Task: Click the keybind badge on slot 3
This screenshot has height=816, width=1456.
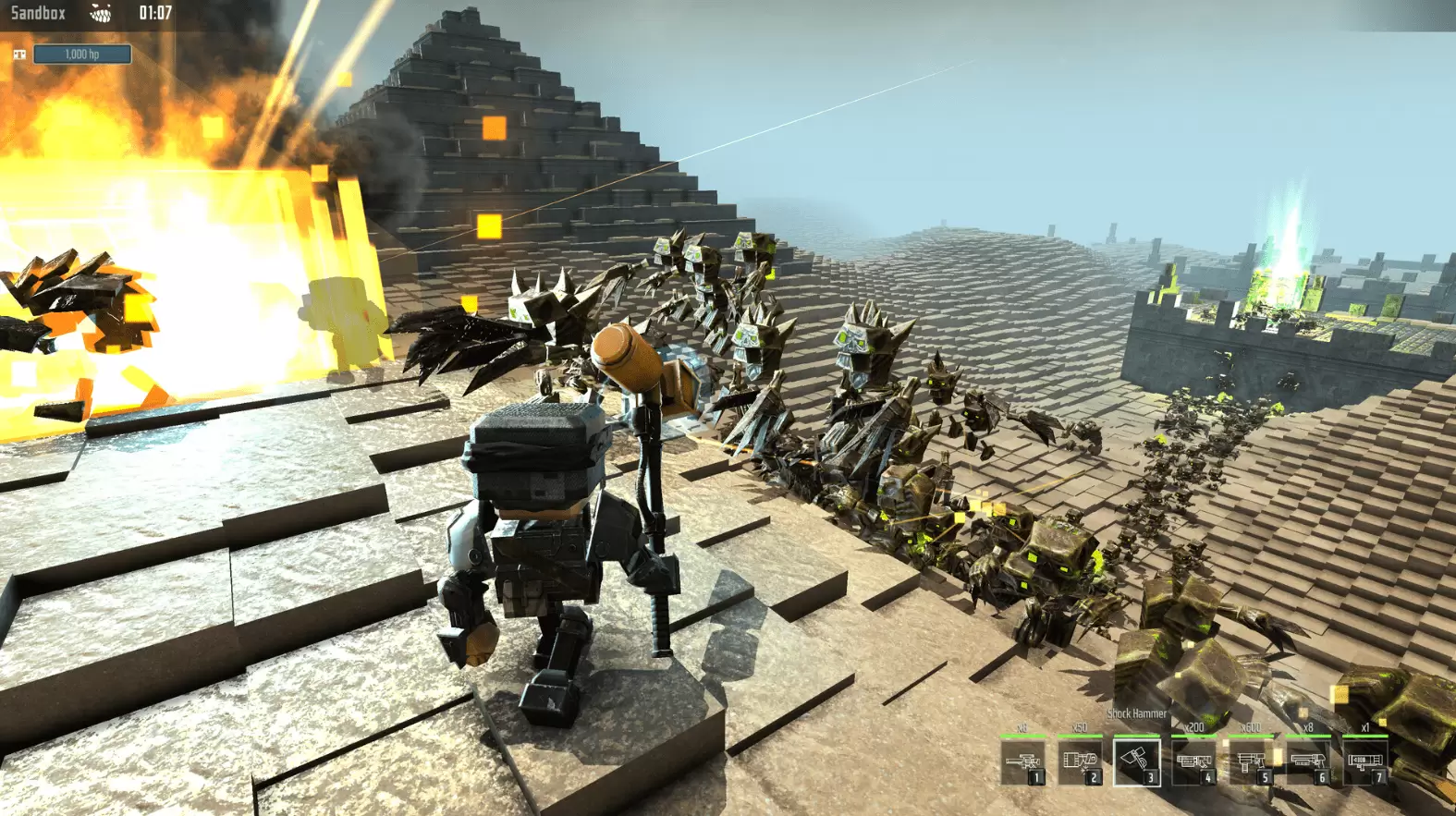Action: 1151,775
